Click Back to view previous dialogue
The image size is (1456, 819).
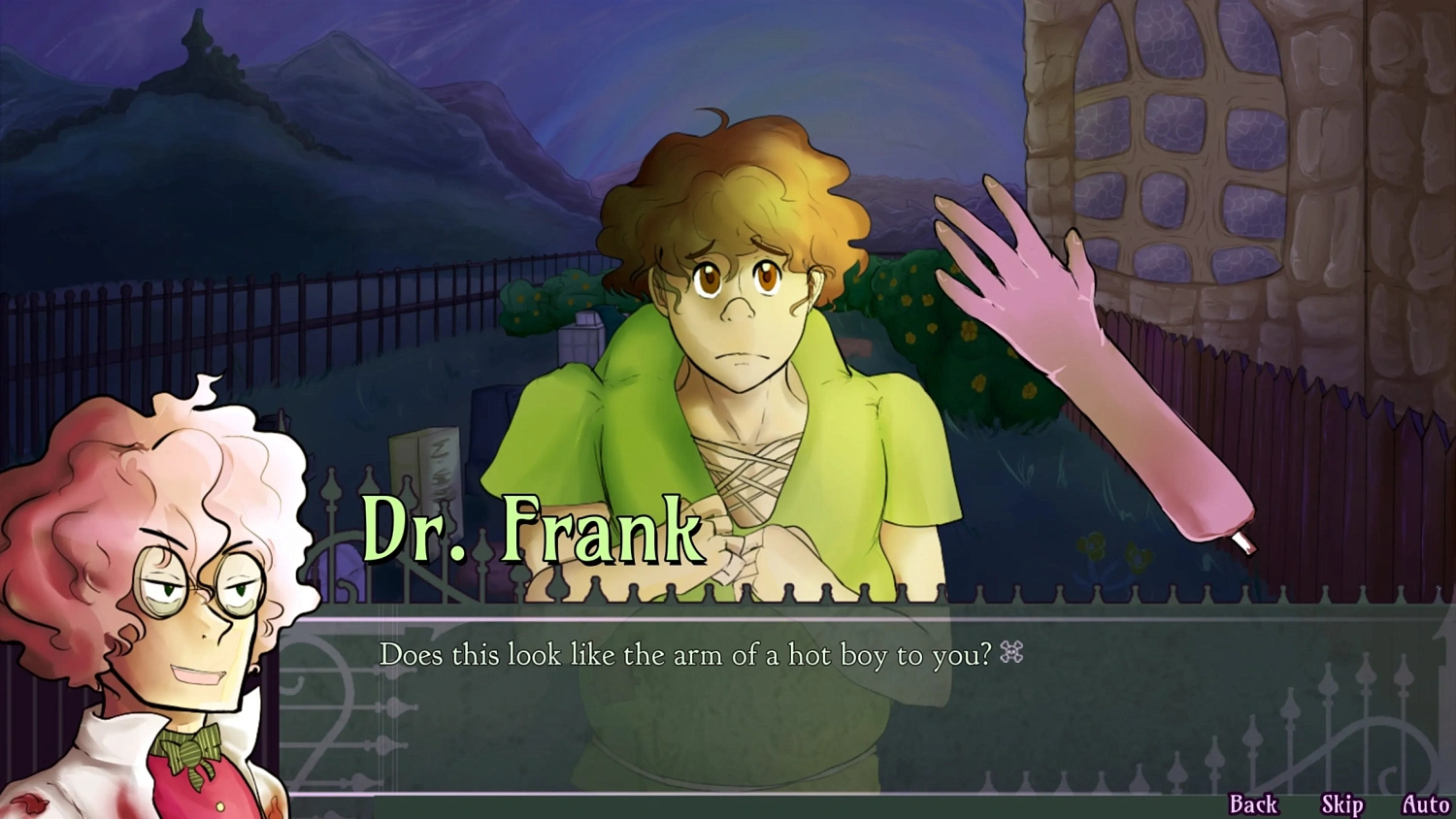pos(1254,803)
